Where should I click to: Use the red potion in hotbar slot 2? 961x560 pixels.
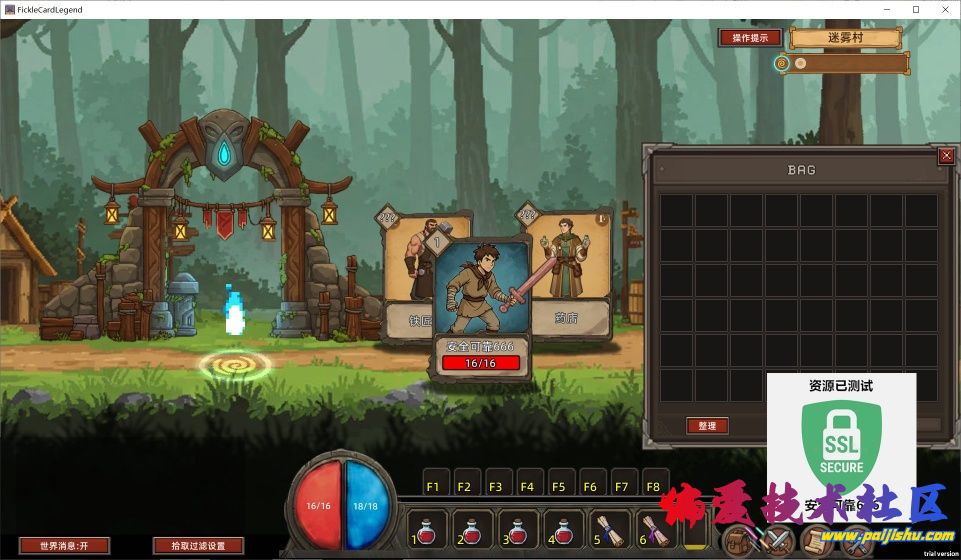click(x=471, y=529)
